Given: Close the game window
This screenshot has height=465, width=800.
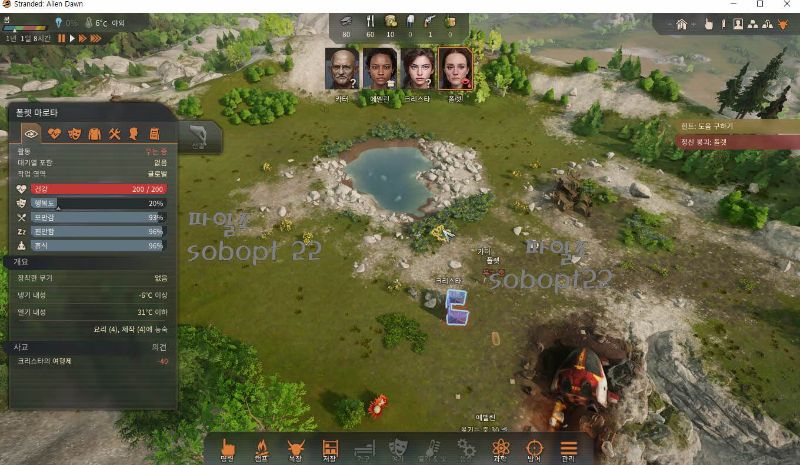Looking at the screenshot, I should [786, 5].
